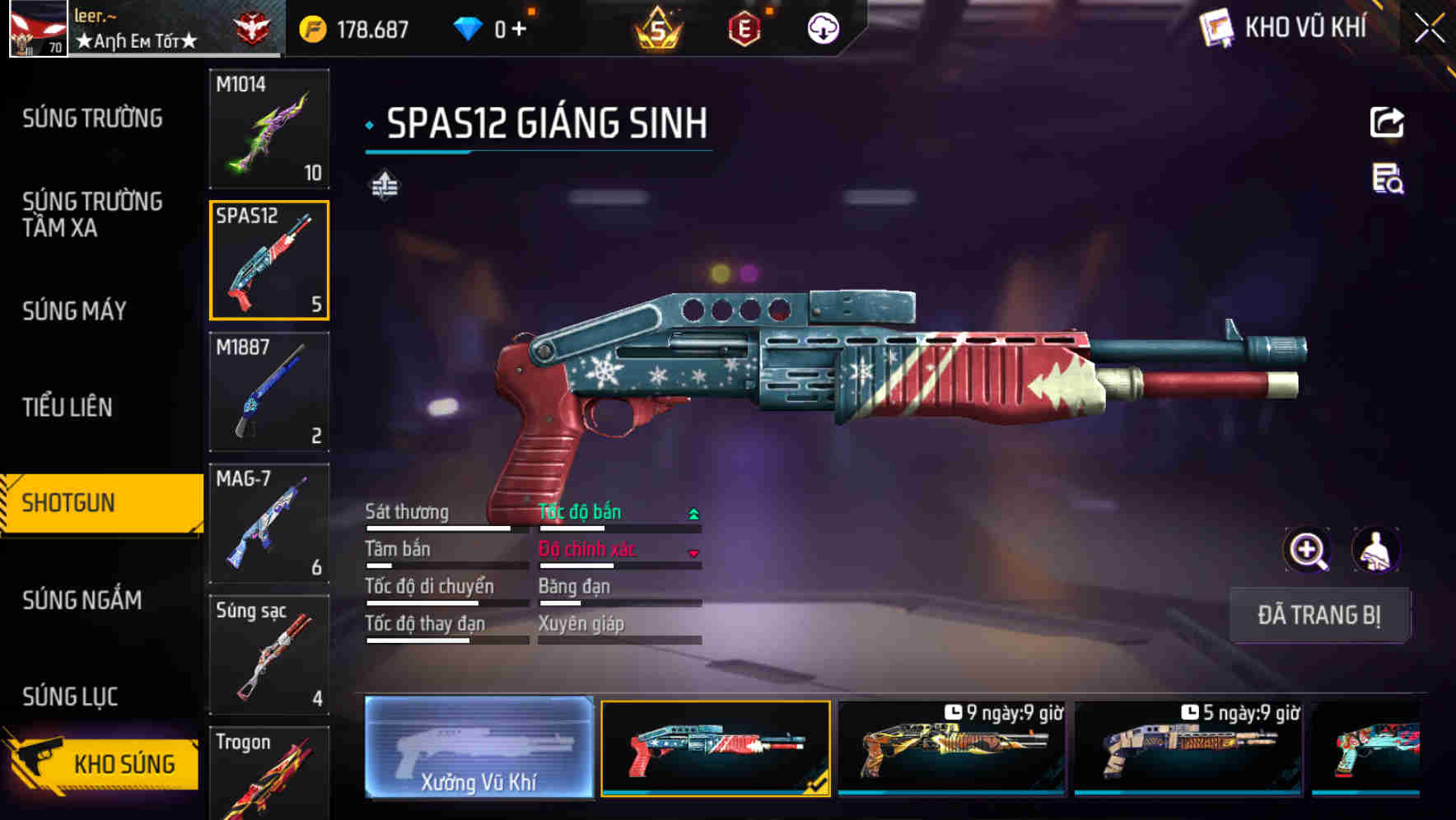Select the skin with 9 ngày timer
Image resolution: width=1456 pixels, height=820 pixels.
[x=951, y=748]
